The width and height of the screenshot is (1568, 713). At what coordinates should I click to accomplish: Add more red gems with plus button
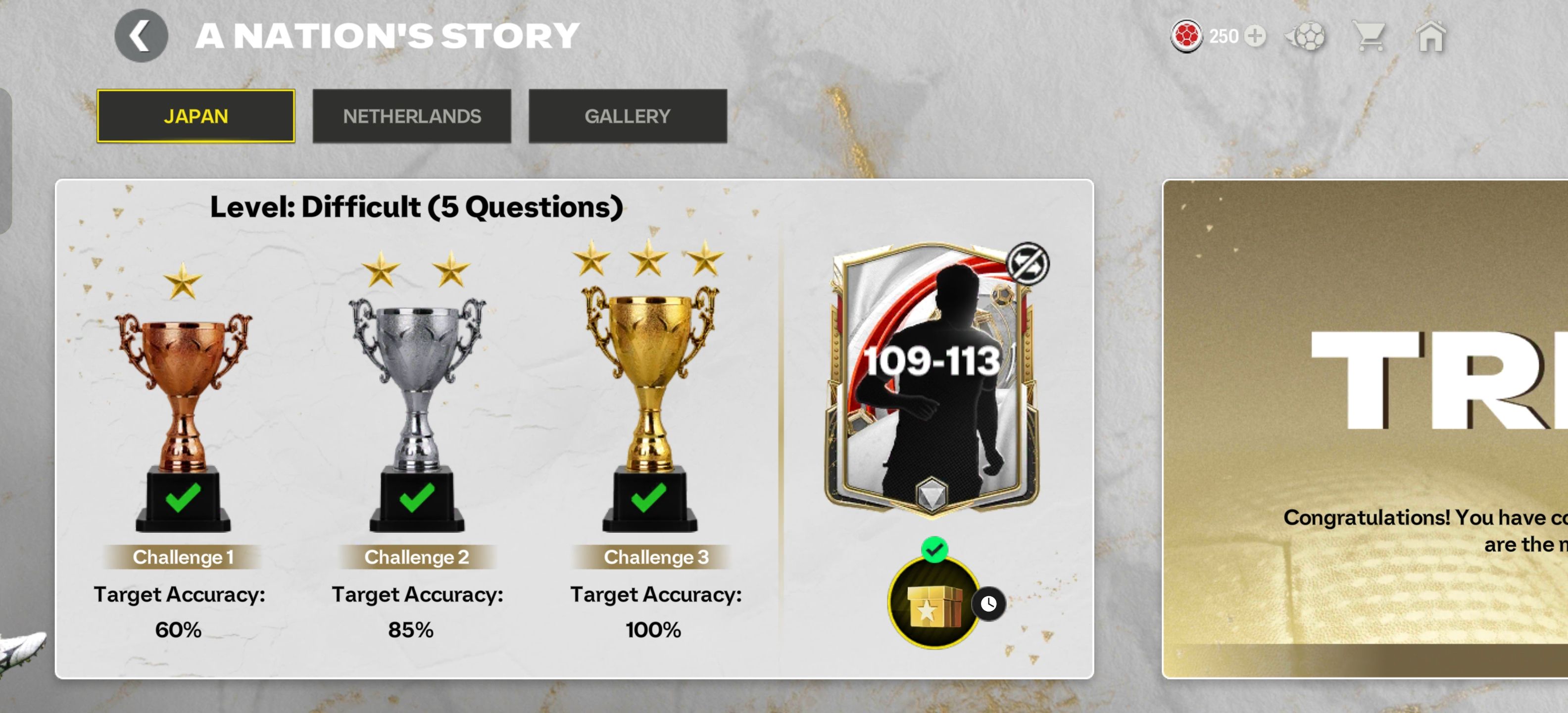1255,36
